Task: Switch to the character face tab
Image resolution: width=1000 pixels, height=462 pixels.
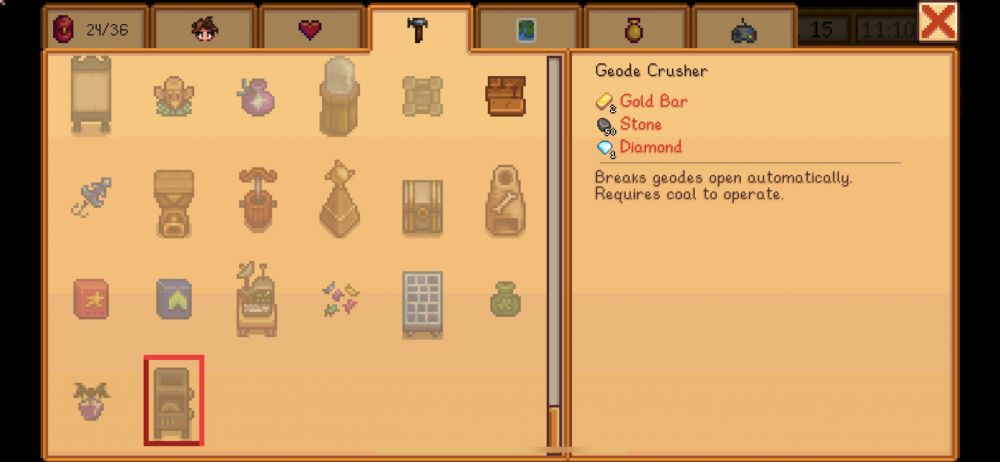Action: (x=203, y=30)
